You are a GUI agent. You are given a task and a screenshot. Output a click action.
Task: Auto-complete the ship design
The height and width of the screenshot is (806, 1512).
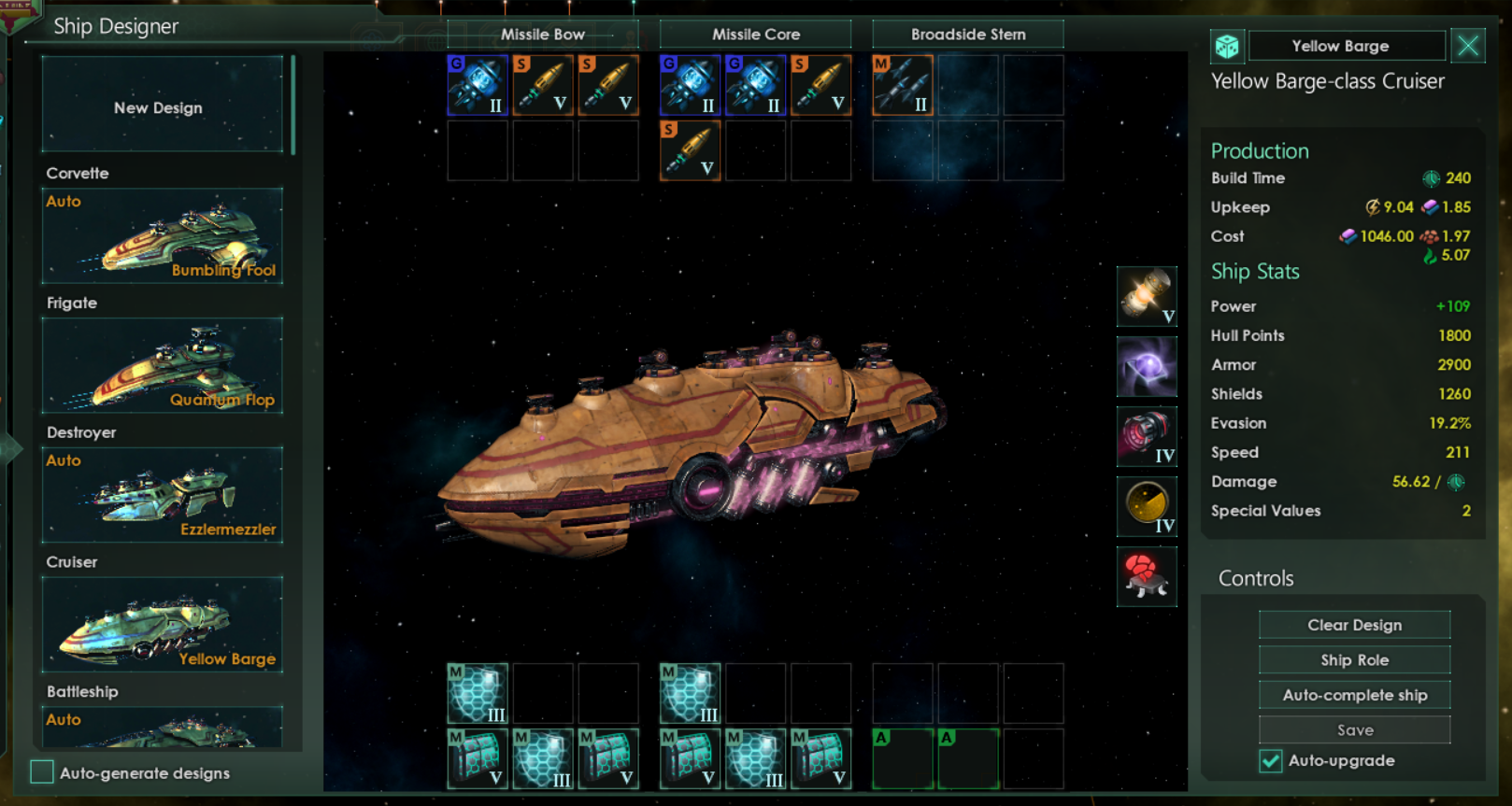tap(1354, 695)
